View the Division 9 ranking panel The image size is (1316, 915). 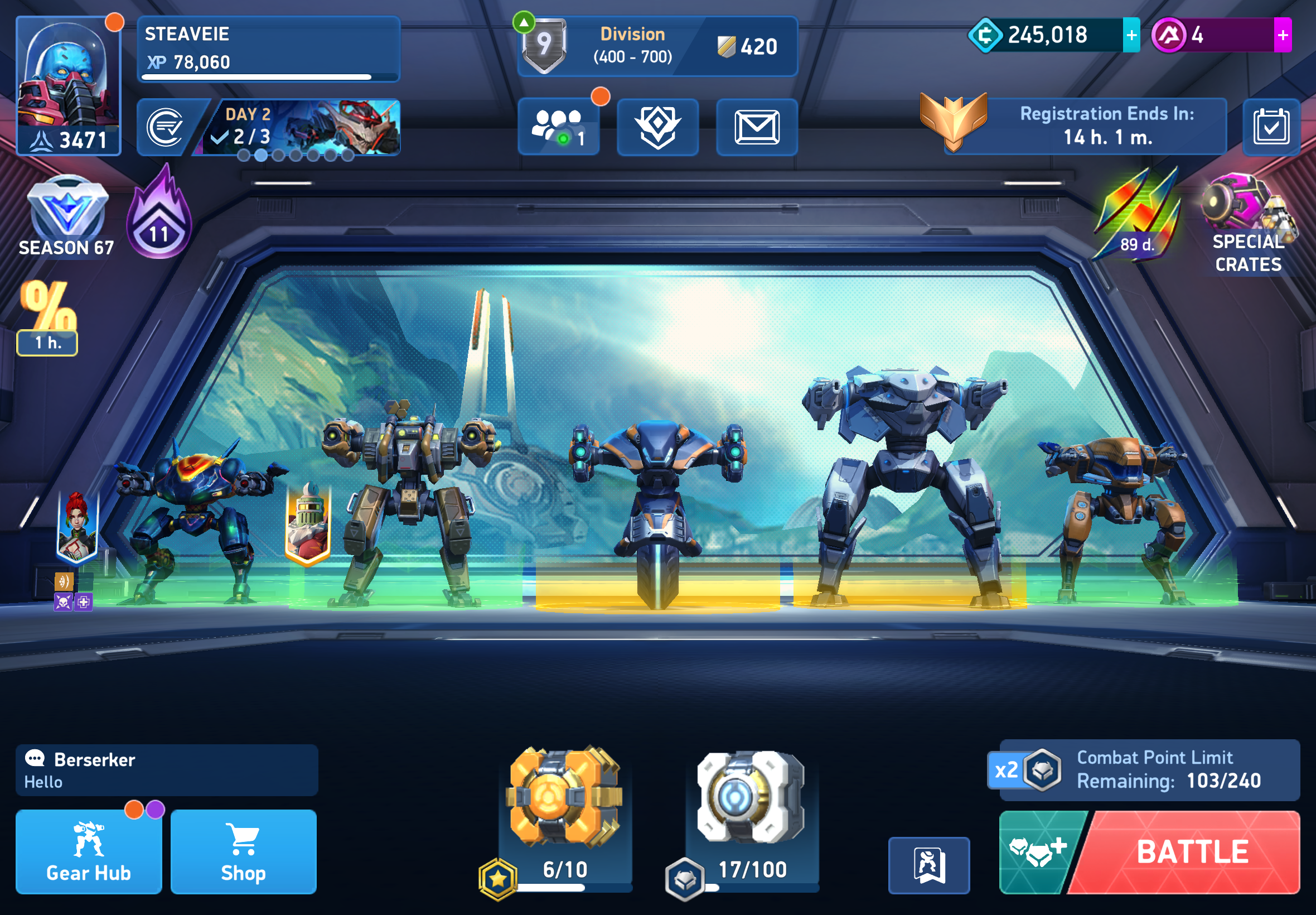[x=656, y=46]
